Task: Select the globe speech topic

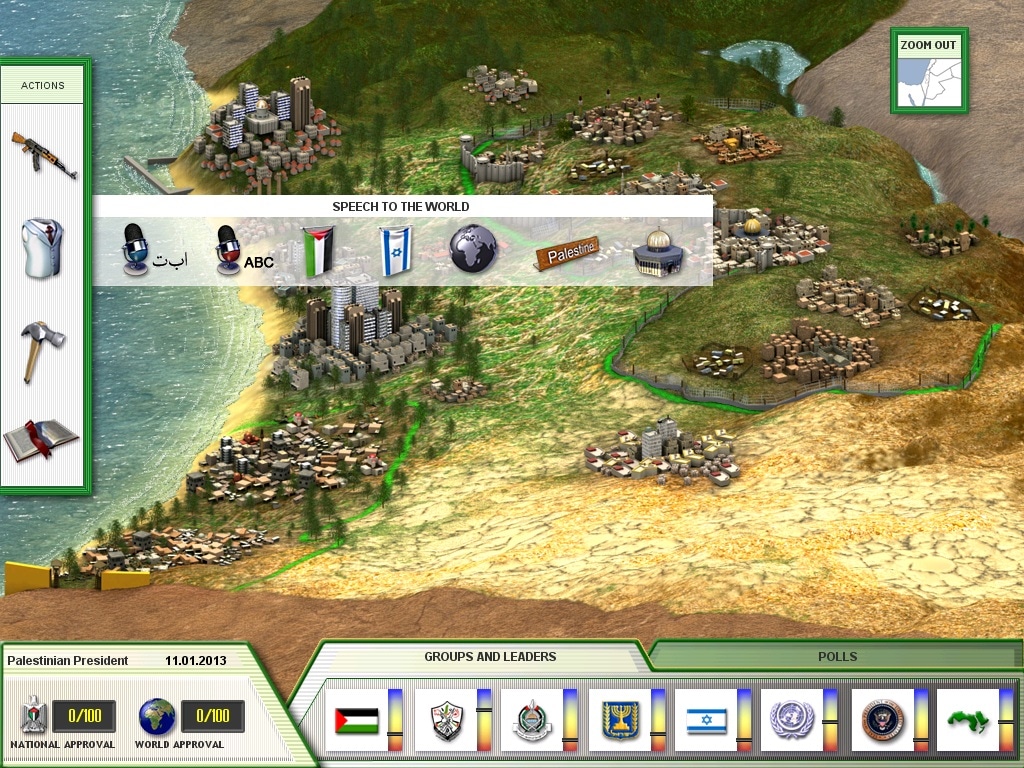Action: (473, 249)
